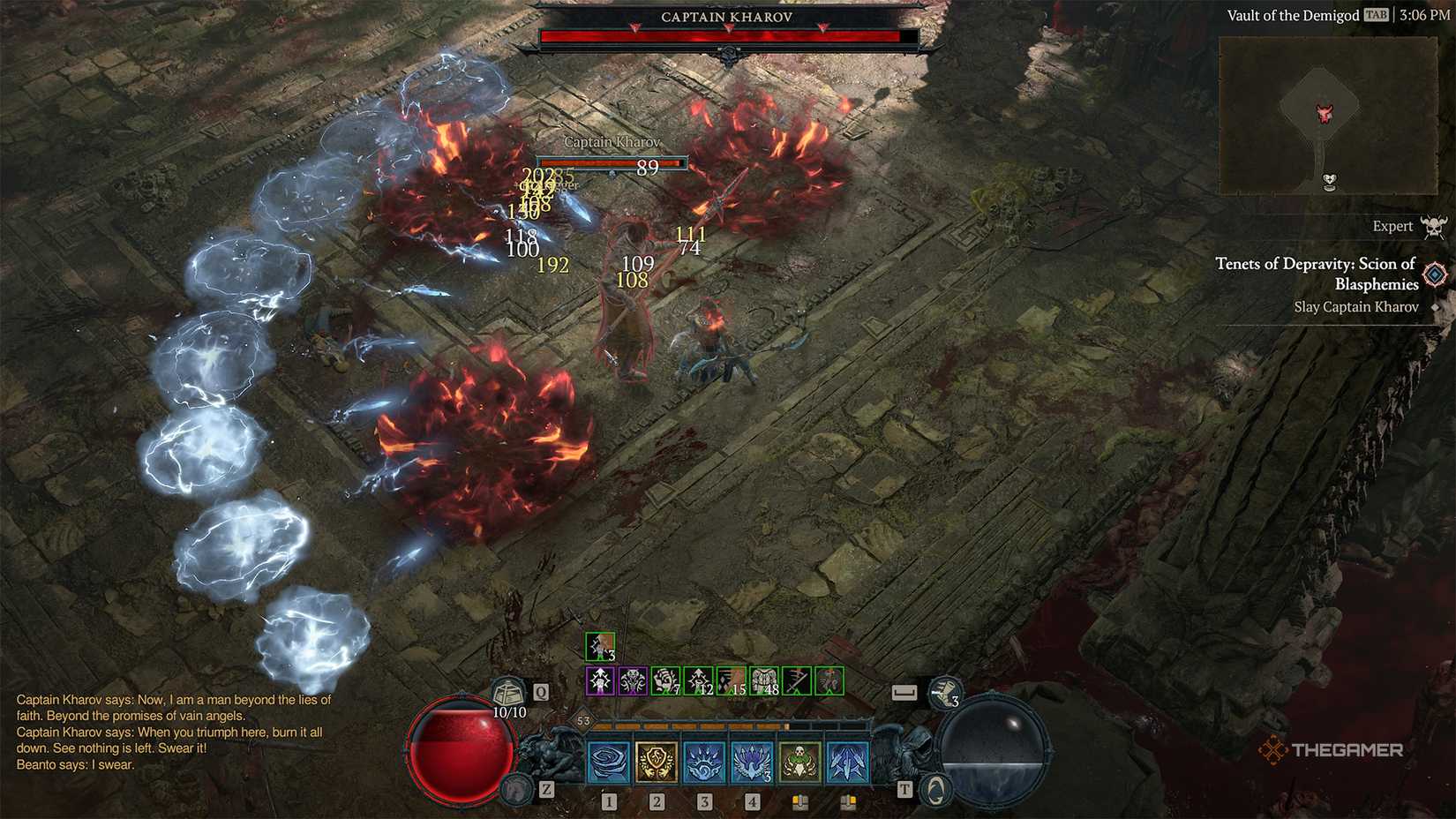The height and width of the screenshot is (819, 1456).
Task: Cast the blue phoenix skill in slot 4
Action: pos(751,760)
